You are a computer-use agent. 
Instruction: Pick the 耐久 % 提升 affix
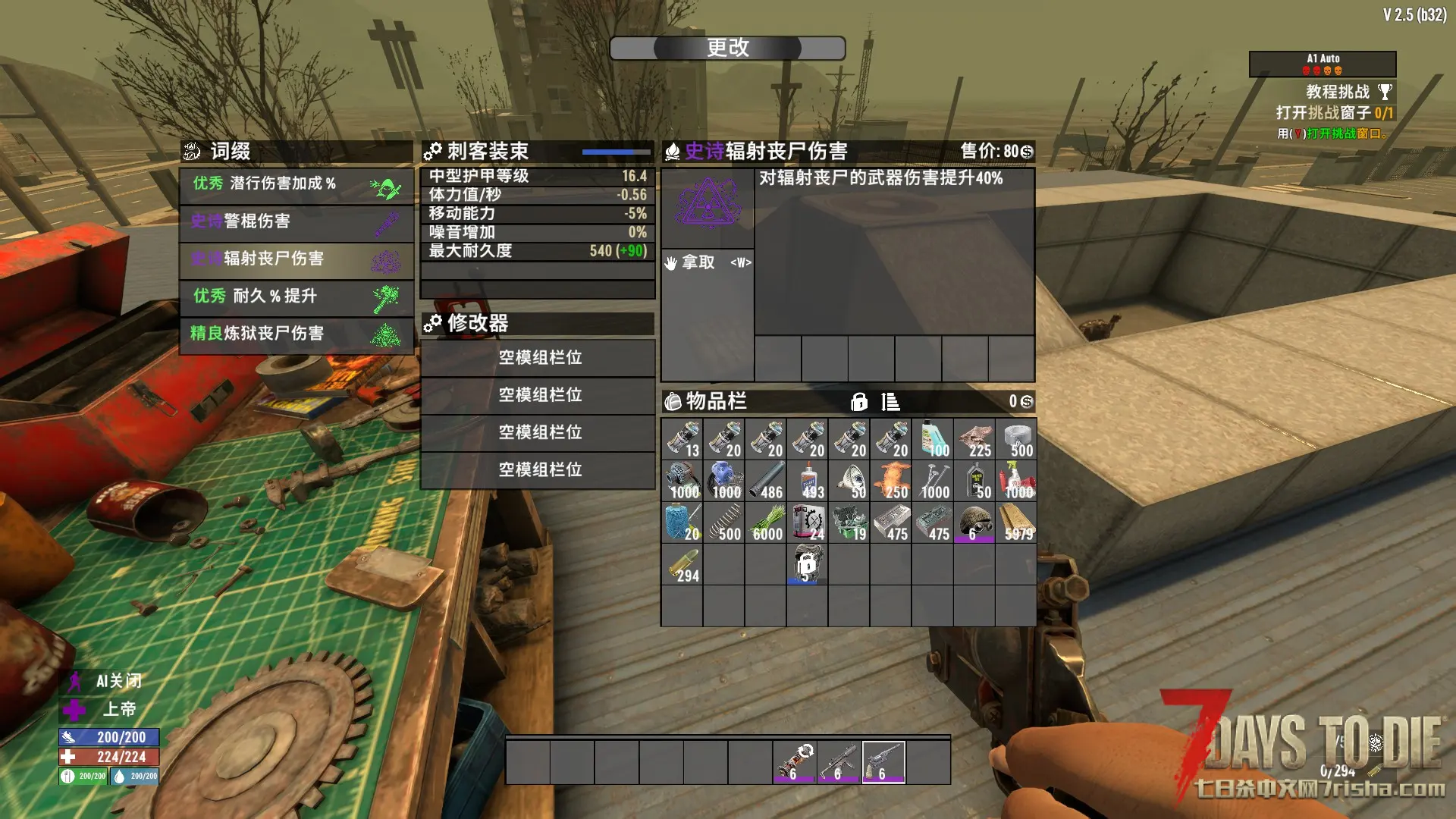coord(297,297)
